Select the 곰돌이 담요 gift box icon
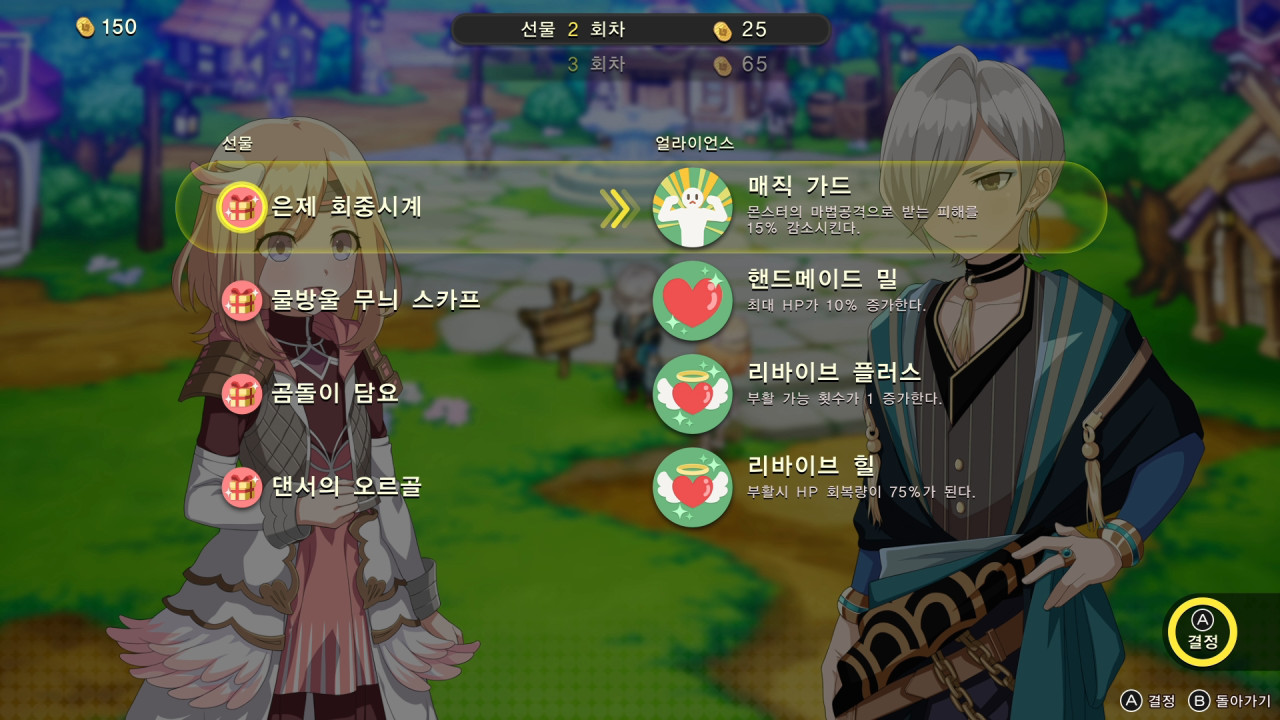The width and height of the screenshot is (1280, 720). click(240, 392)
